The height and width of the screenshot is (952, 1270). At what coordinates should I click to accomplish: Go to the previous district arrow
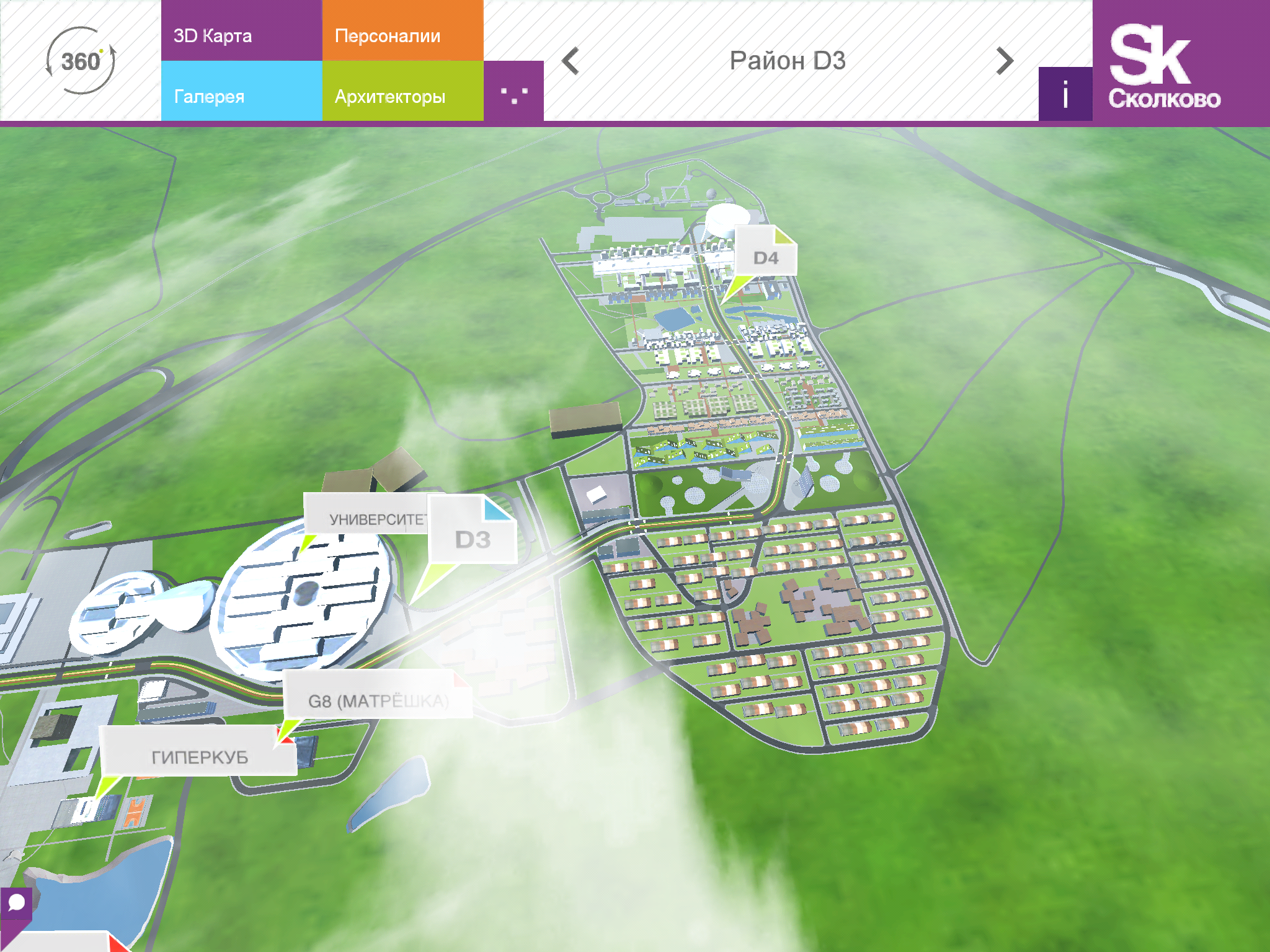(x=570, y=61)
